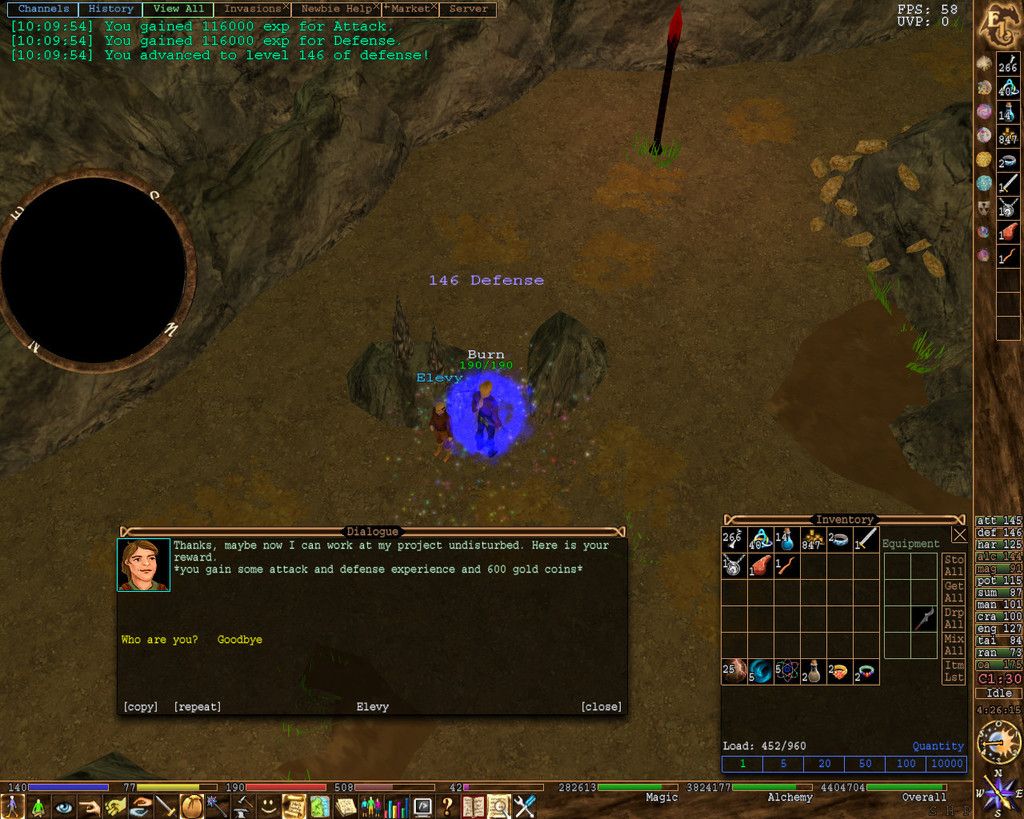Click the Drp All button
Image resolution: width=1024 pixels, height=819 pixels.
coord(954,618)
